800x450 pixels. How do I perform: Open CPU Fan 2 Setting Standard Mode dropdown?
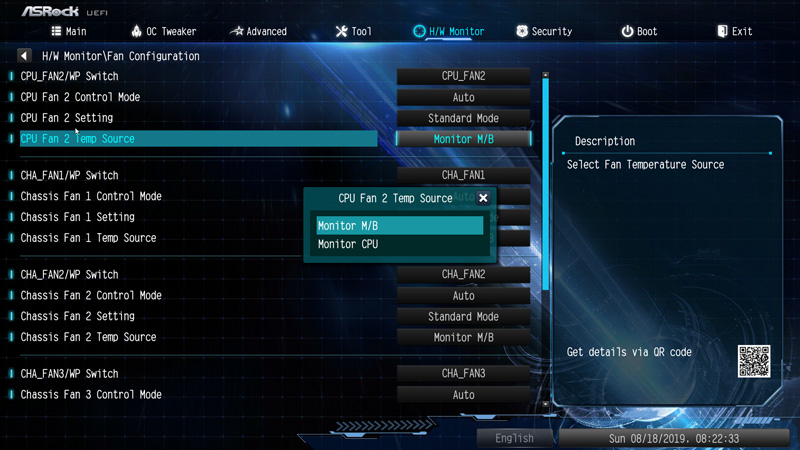(463, 118)
